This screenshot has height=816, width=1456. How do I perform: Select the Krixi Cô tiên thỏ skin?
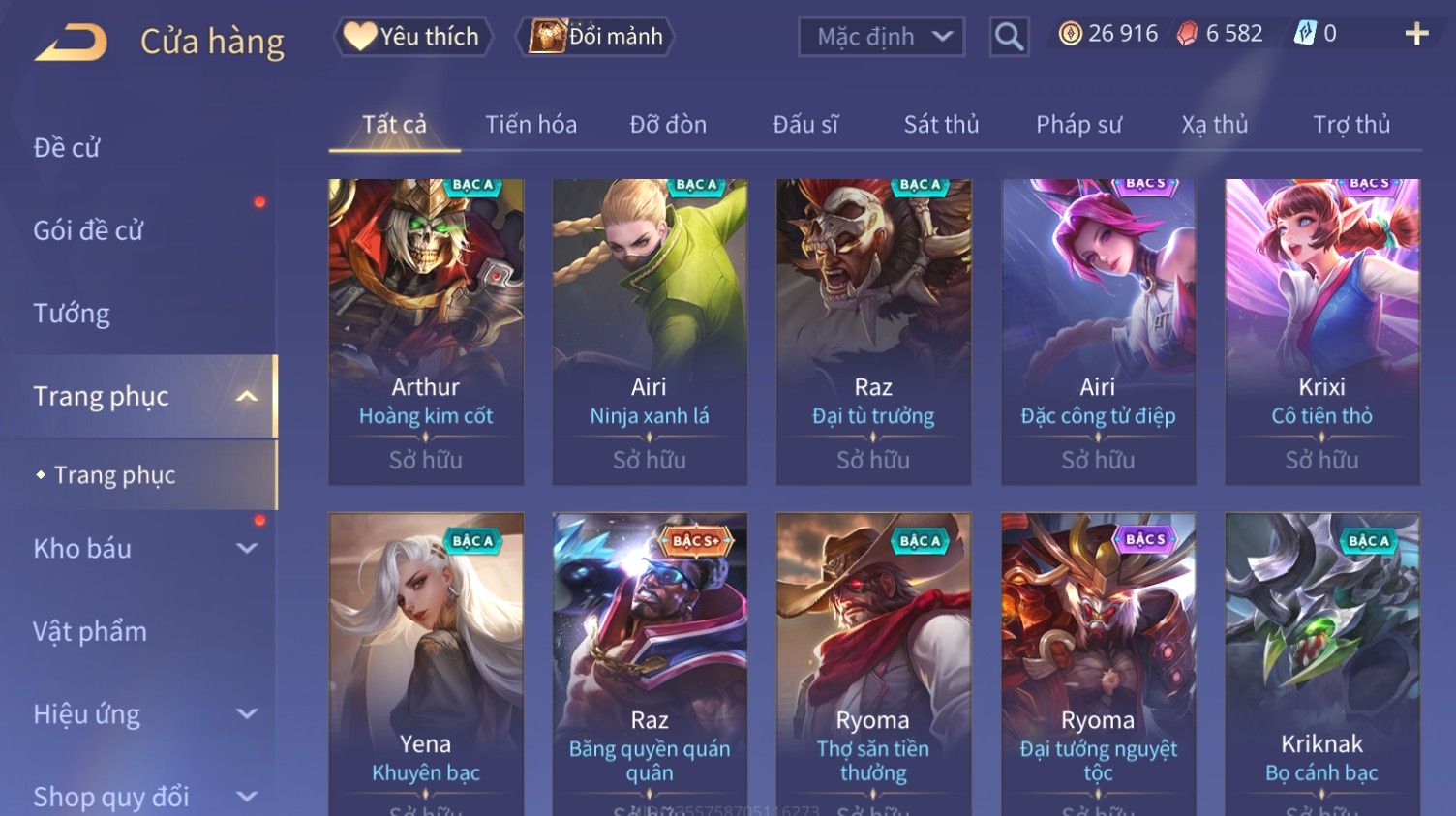click(1322, 331)
